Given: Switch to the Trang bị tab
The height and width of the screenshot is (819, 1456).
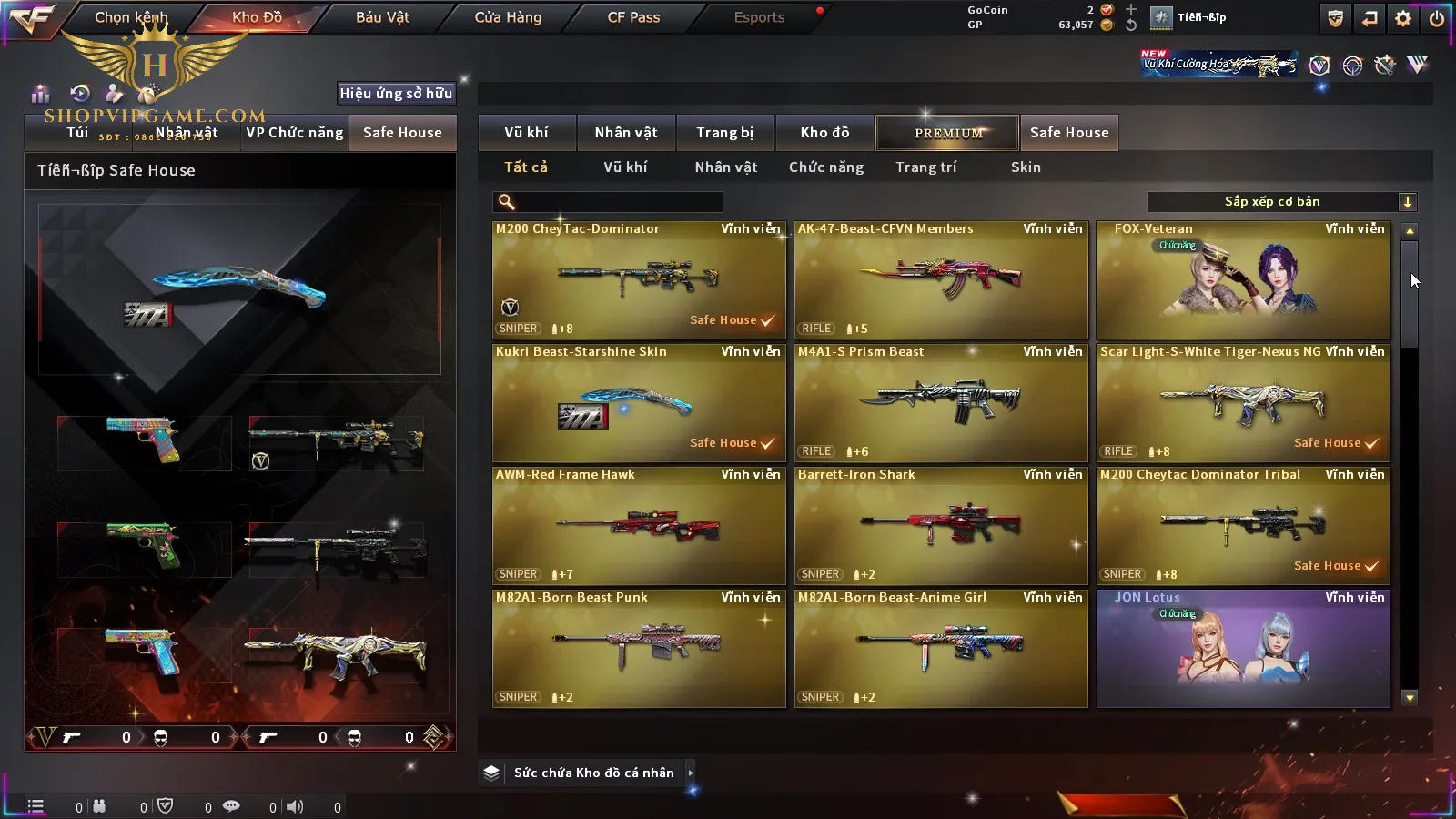Looking at the screenshot, I should coord(724,133).
